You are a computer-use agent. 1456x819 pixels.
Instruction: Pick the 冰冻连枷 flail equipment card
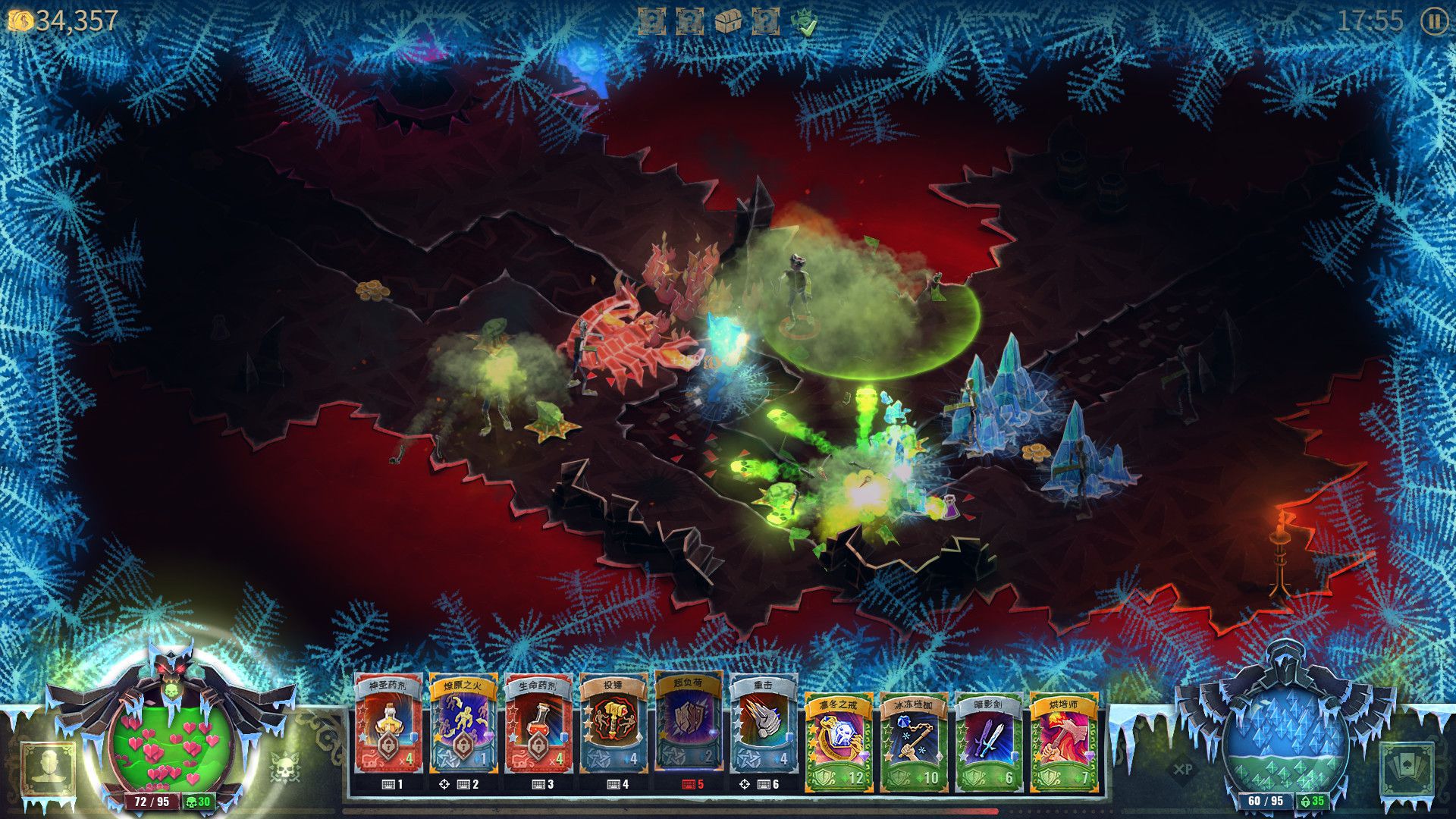[x=914, y=739]
